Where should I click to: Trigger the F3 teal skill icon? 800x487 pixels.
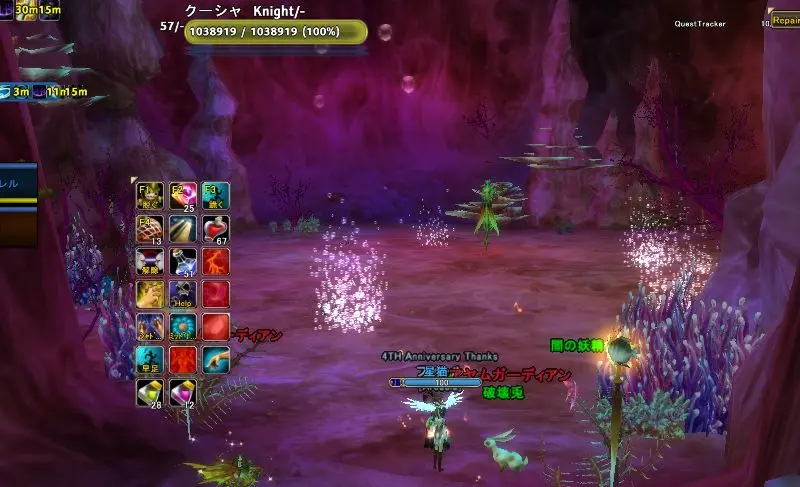click(x=215, y=195)
